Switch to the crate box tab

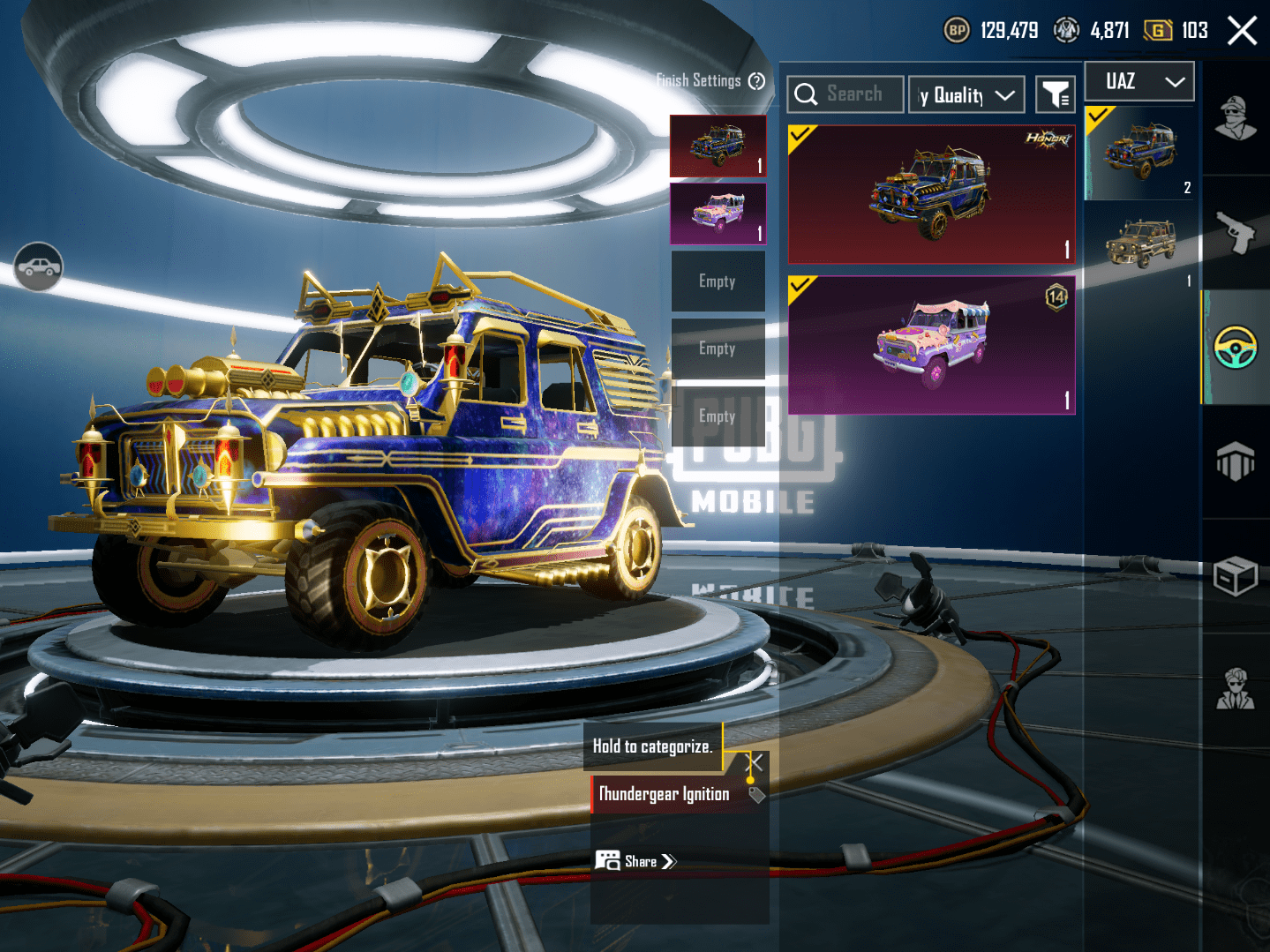[x=1236, y=576]
